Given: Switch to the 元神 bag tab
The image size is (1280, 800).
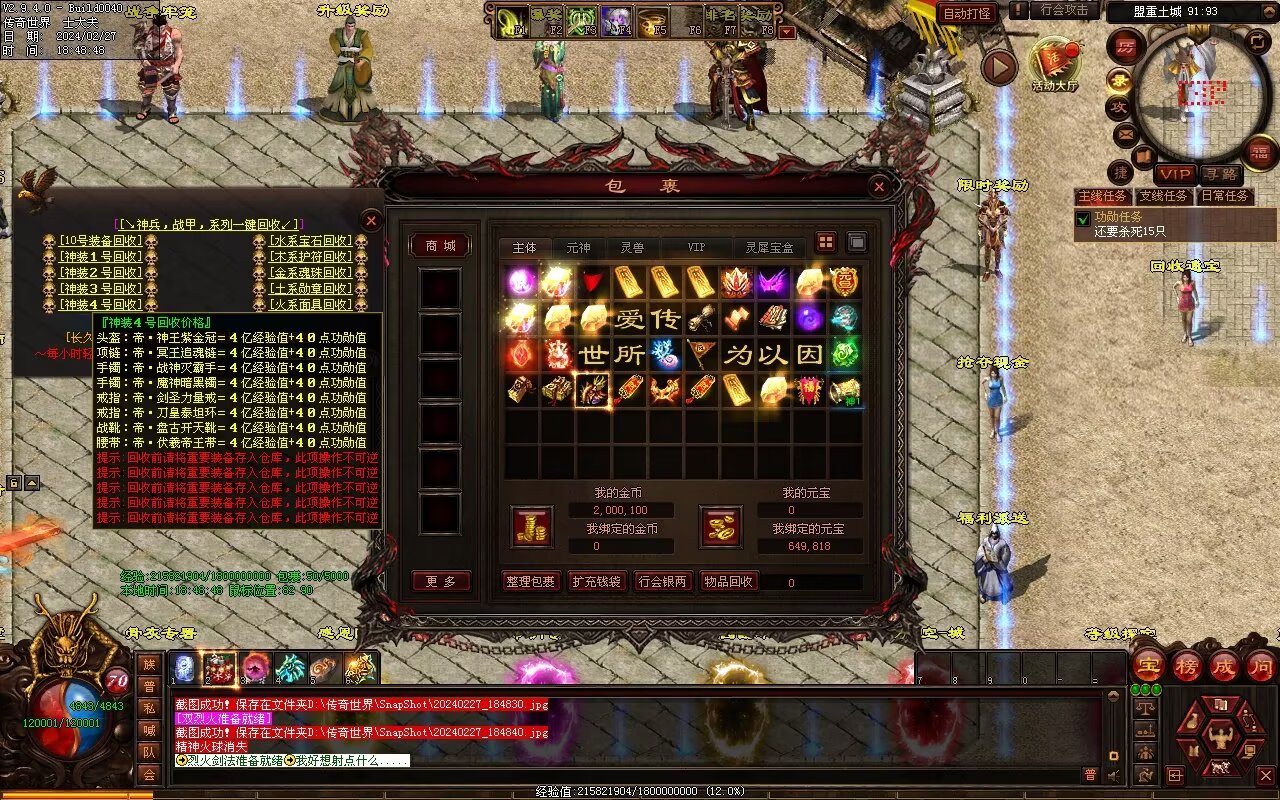Looking at the screenshot, I should (578, 247).
